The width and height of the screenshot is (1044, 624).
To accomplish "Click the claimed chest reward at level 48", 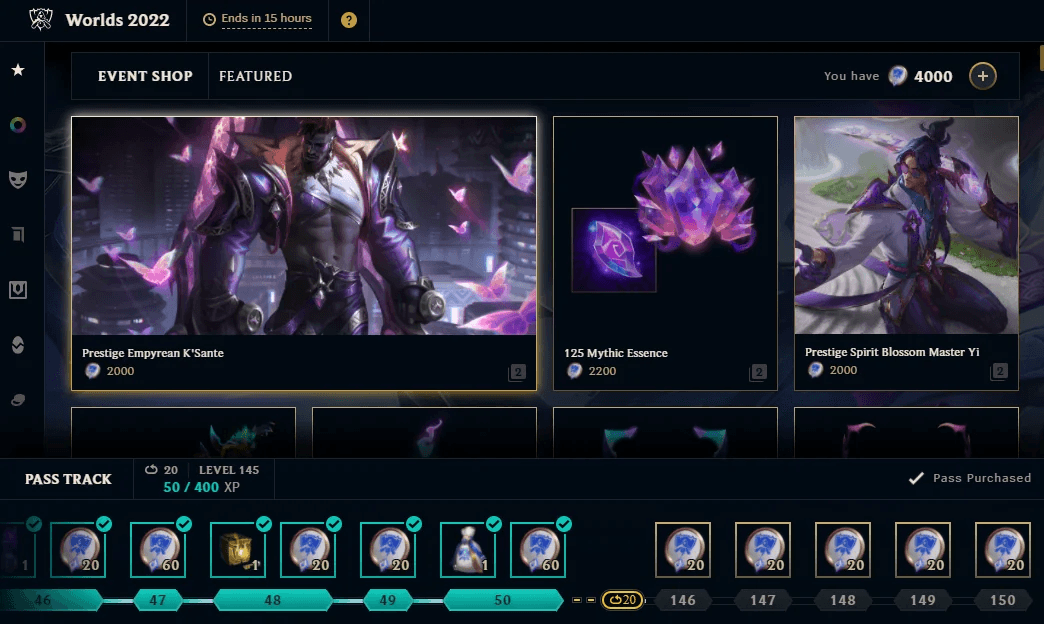I will (x=238, y=550).
